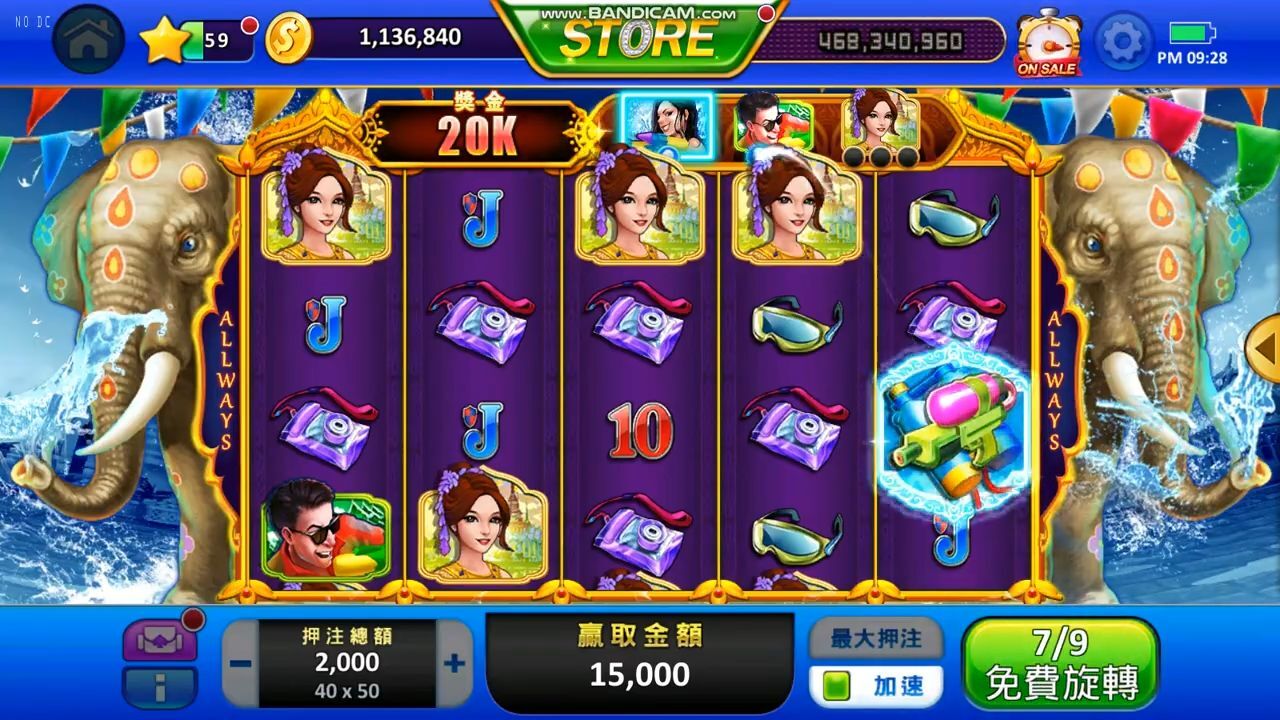Open the gear settings menu
1280x720 pixels.
(x=1123, y=40)
